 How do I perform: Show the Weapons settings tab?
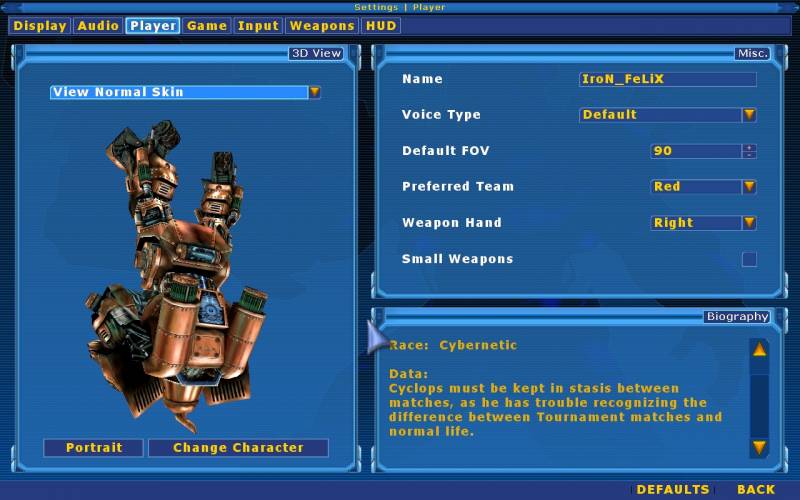pyautogui.click(x=322, y=26)
